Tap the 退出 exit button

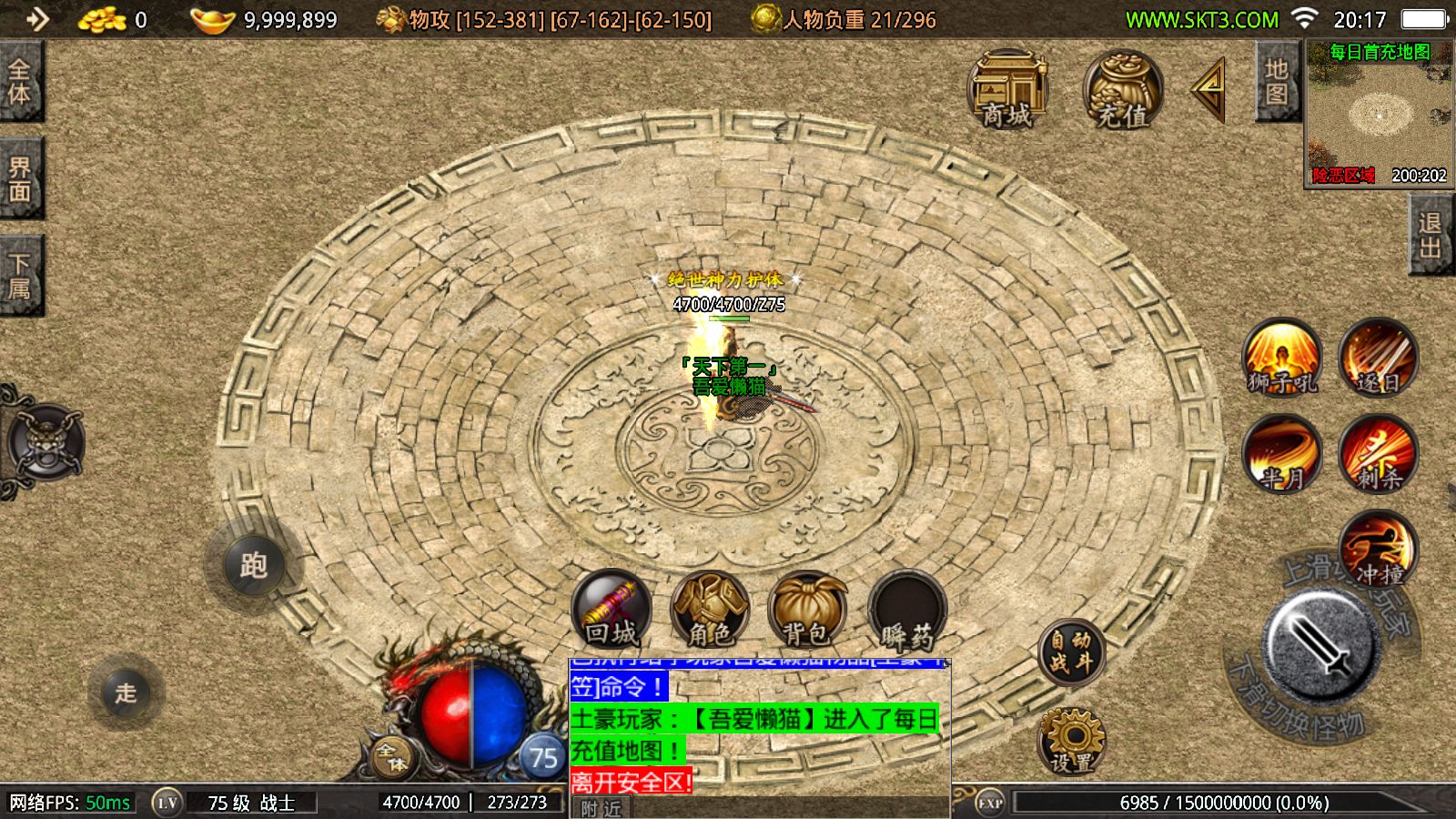(x=1431, y=236)
